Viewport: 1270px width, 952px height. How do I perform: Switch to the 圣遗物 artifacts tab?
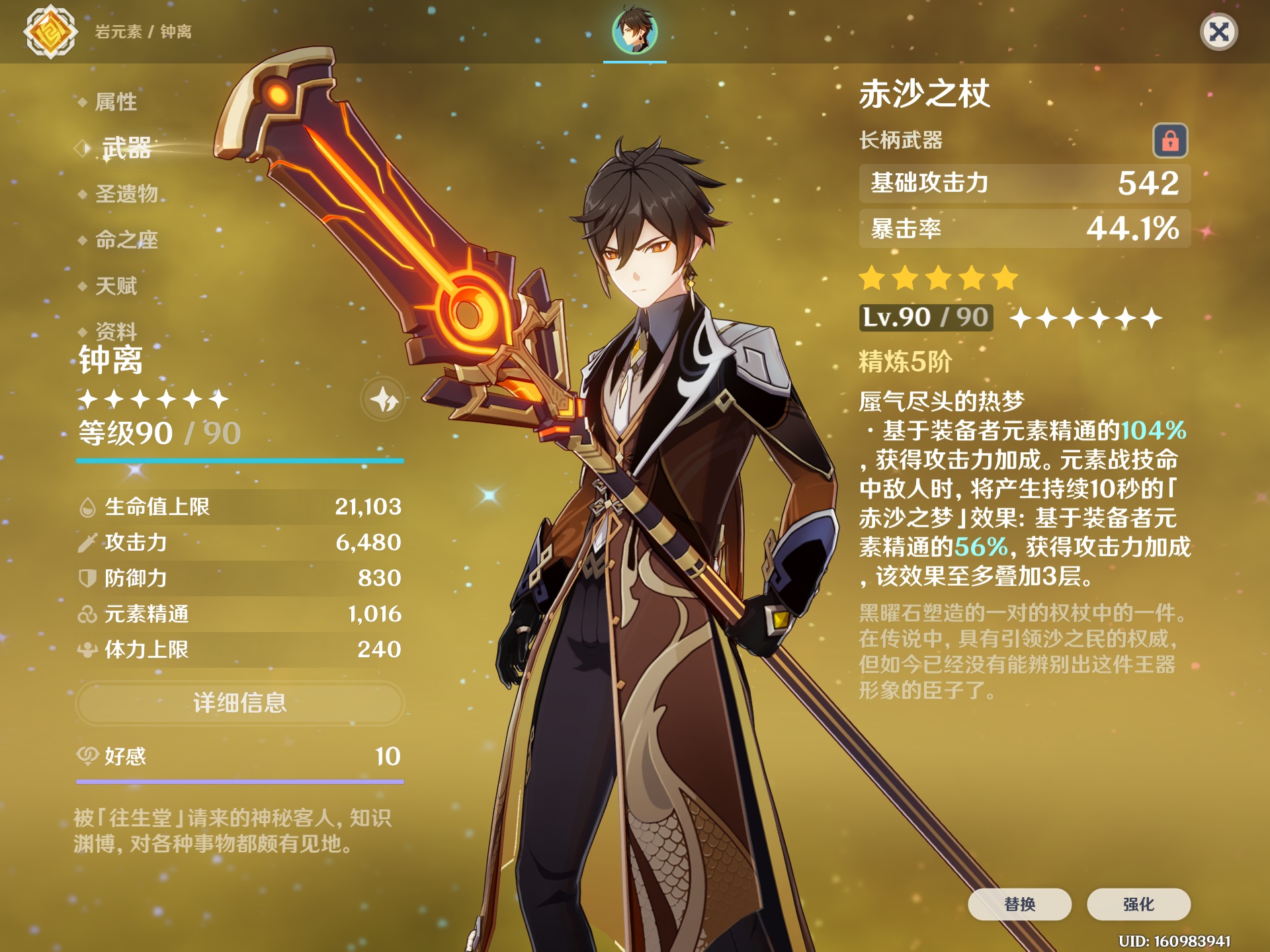pyautogui.click(x=126, y=194)
